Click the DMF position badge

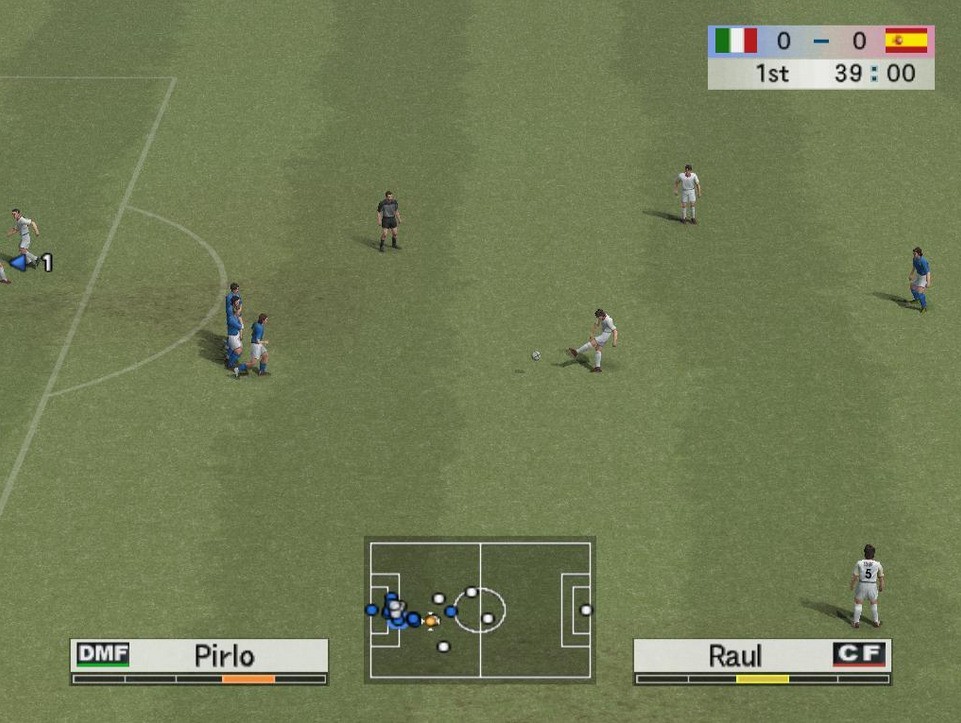(x=102, y=655)
